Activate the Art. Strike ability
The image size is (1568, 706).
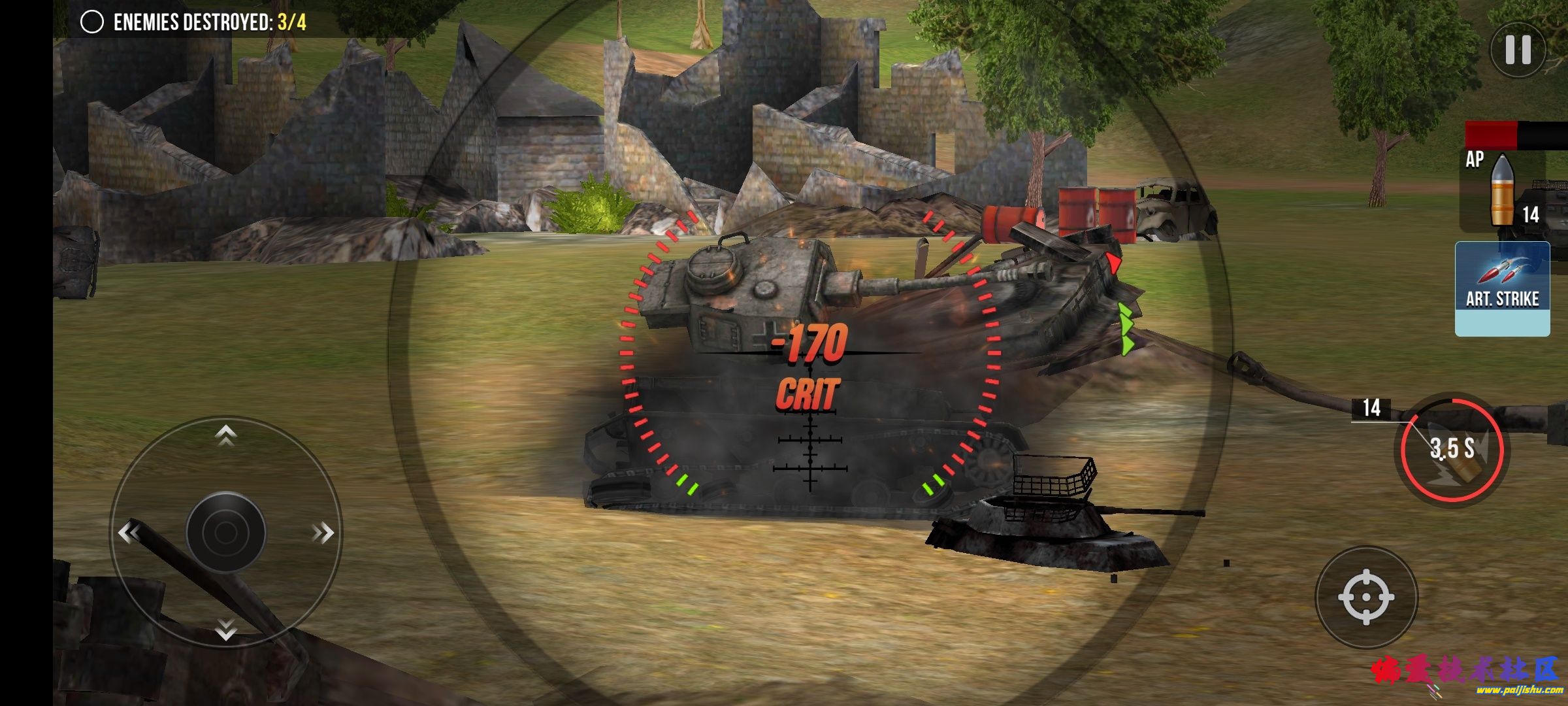pos(1502,289)
